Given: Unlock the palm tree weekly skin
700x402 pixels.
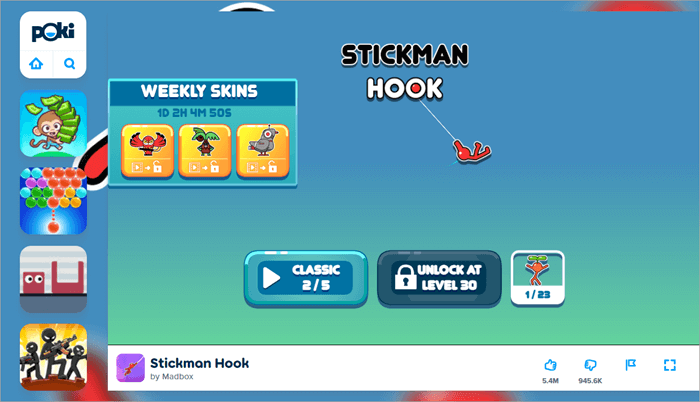Looking at the screenshot, I should (204, 151).
